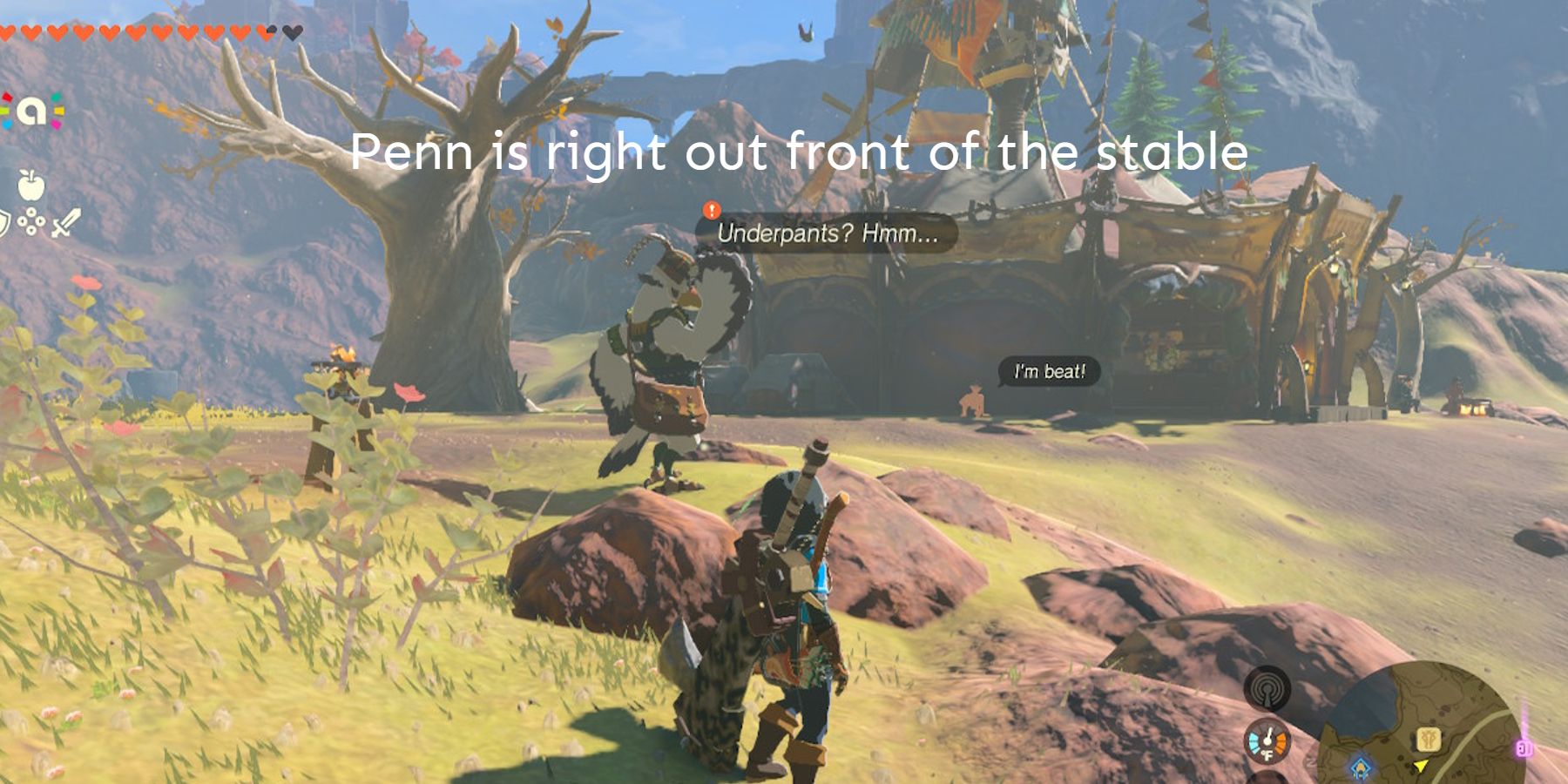Click the blue cold zone on the temperature gauge
1568x784 pixels.
coord(1254,742)
